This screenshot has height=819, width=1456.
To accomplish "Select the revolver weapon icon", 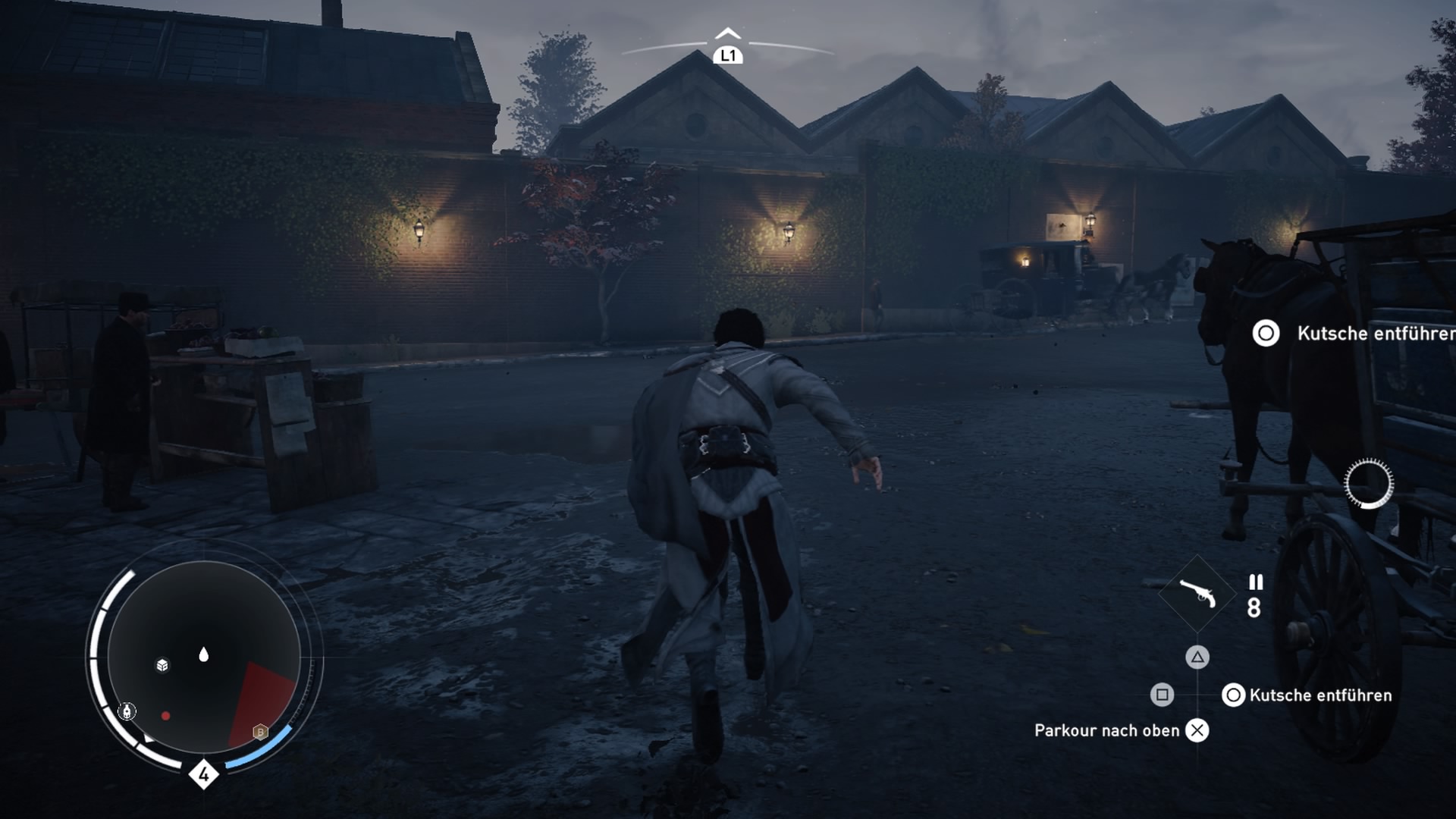I will (1197, 594).
